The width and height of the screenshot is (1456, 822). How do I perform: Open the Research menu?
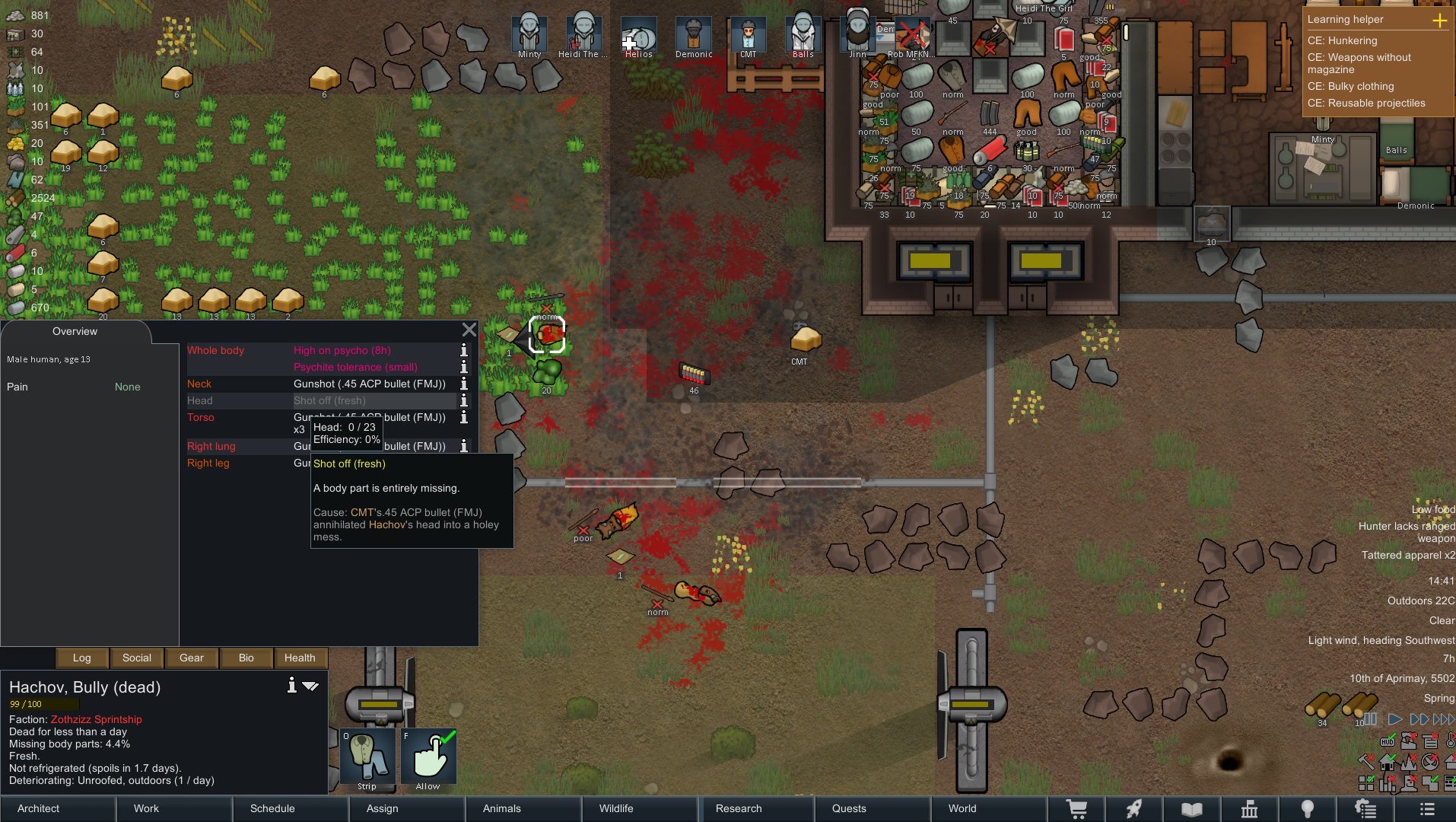738,809
